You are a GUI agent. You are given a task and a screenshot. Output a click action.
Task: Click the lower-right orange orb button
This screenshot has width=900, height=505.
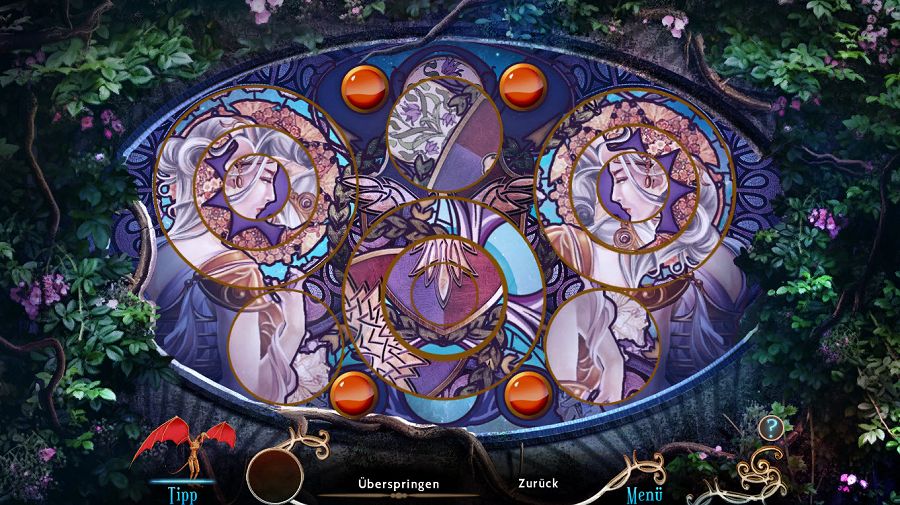(x=528, y=394)
